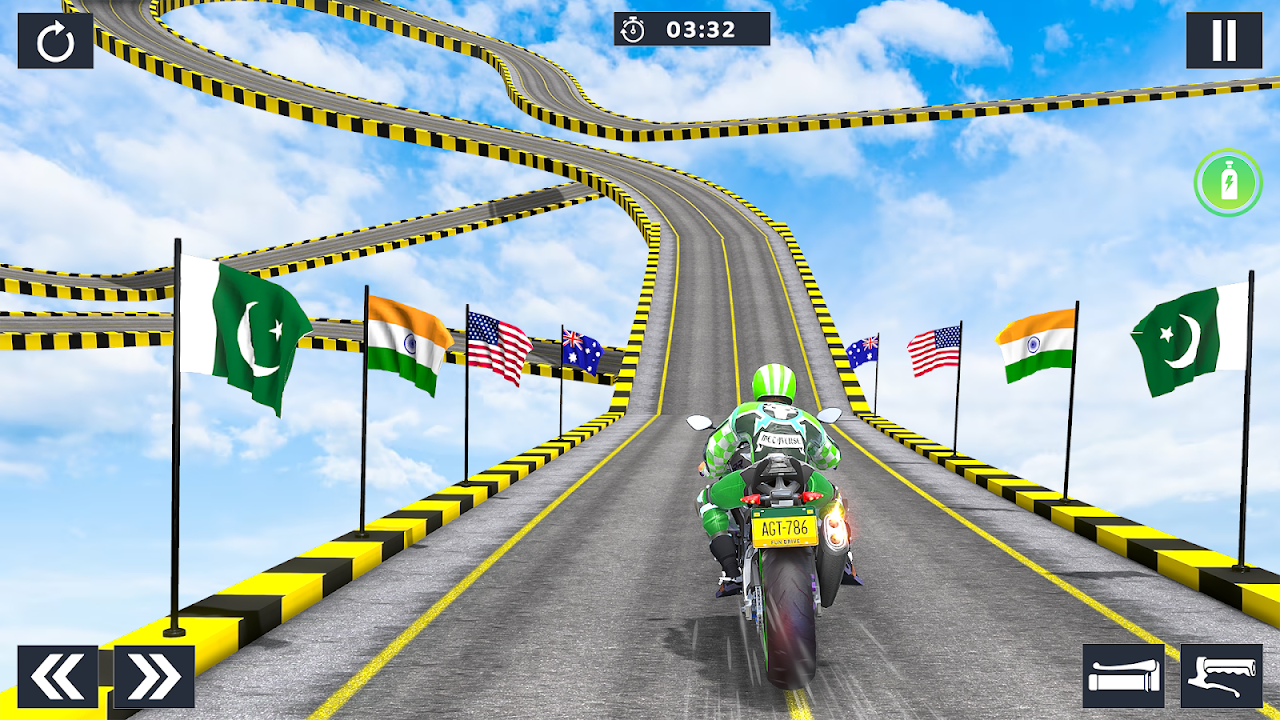Tap the throttle grip accelerator
Image resolution: width=1280 pixels, height=720 pixels.
[x=1123, y=676]
